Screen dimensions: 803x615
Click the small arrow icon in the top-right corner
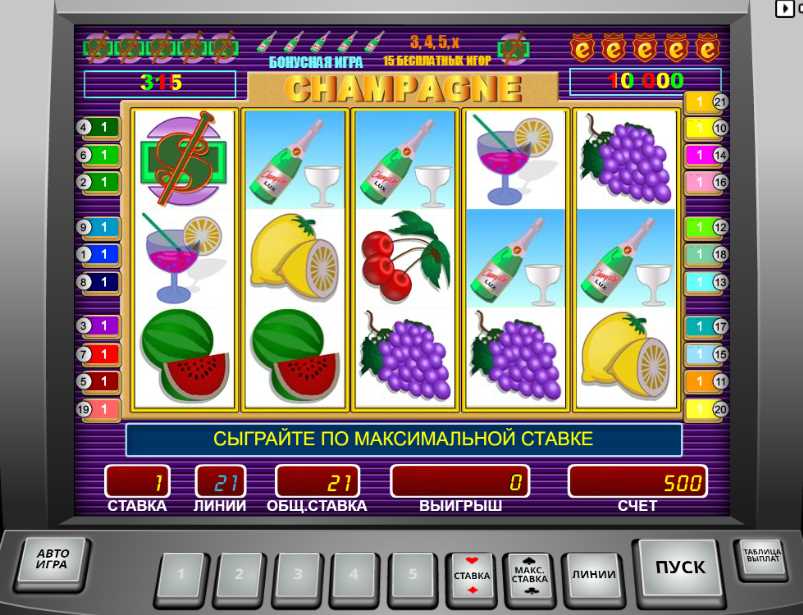coord(787,8)
